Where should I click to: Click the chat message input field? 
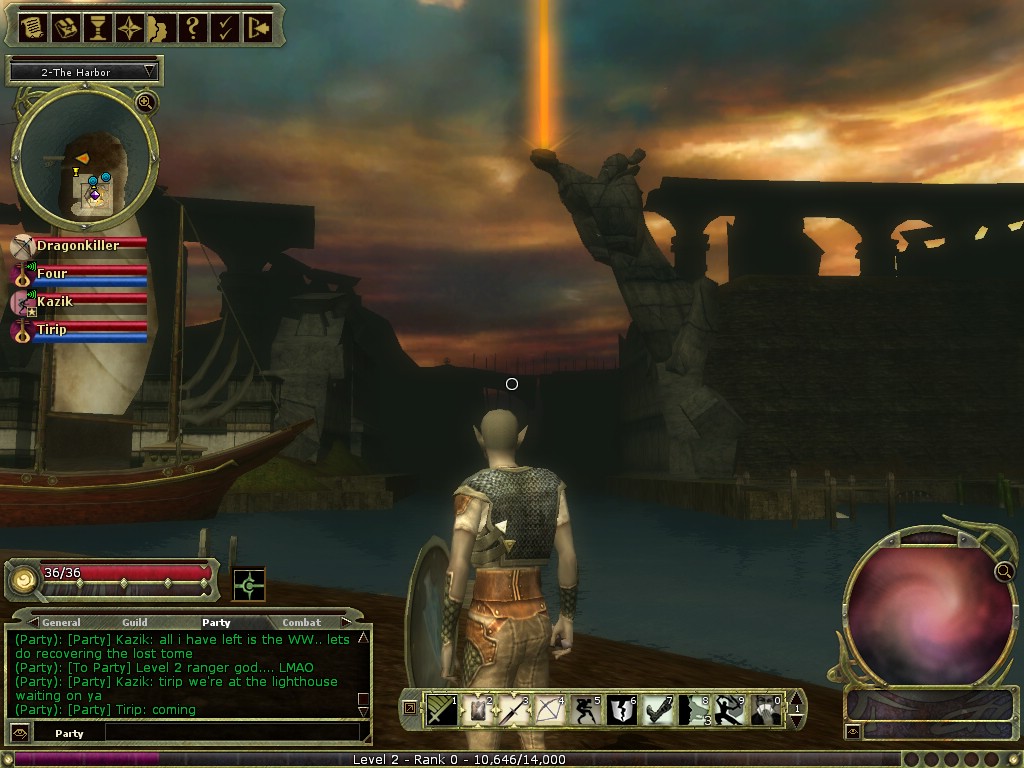pyautogui.click(x=230, y=733)
